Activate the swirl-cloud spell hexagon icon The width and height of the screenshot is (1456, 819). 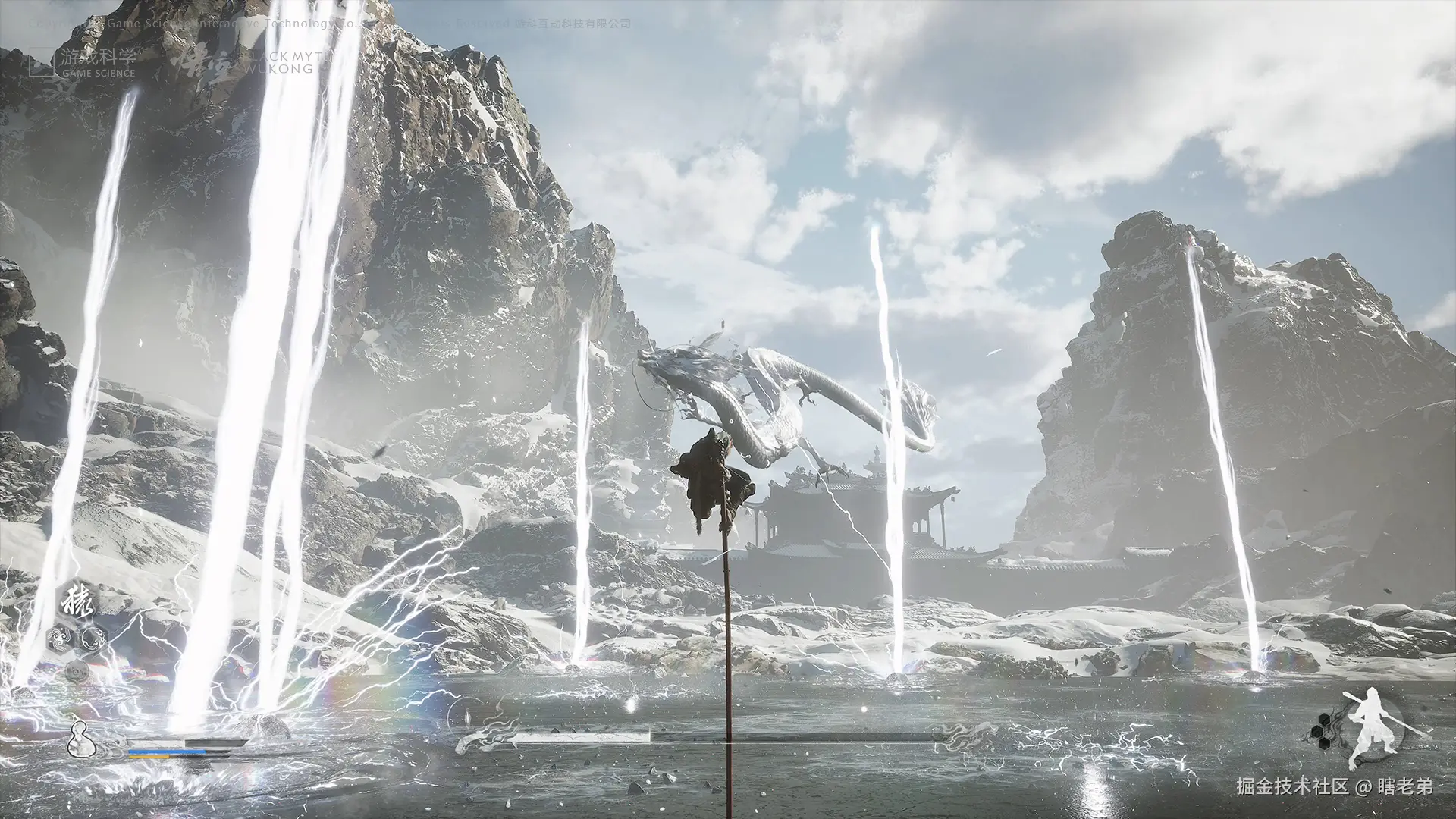click(x=59, y=637)
